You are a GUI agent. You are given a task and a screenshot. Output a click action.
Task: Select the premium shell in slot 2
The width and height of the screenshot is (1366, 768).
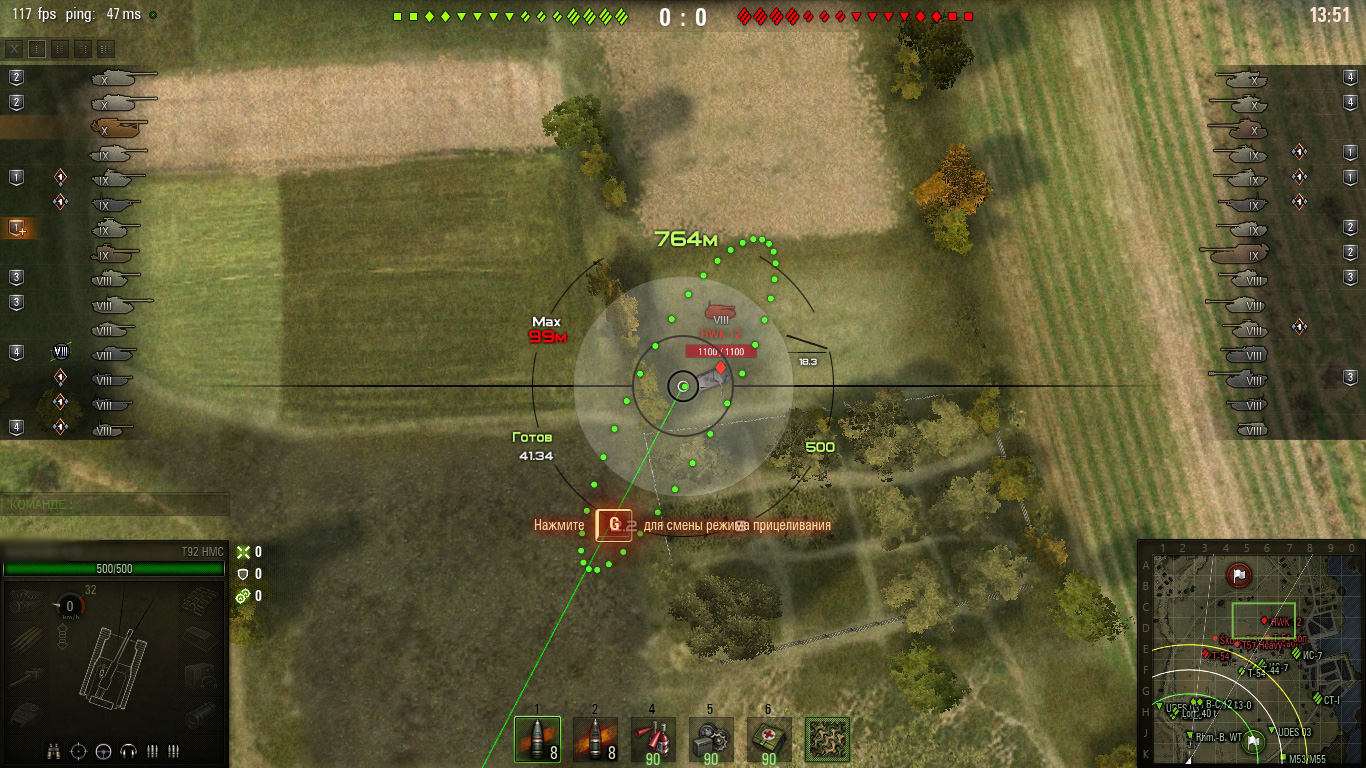pyautogui.click(x=593, y=737)
